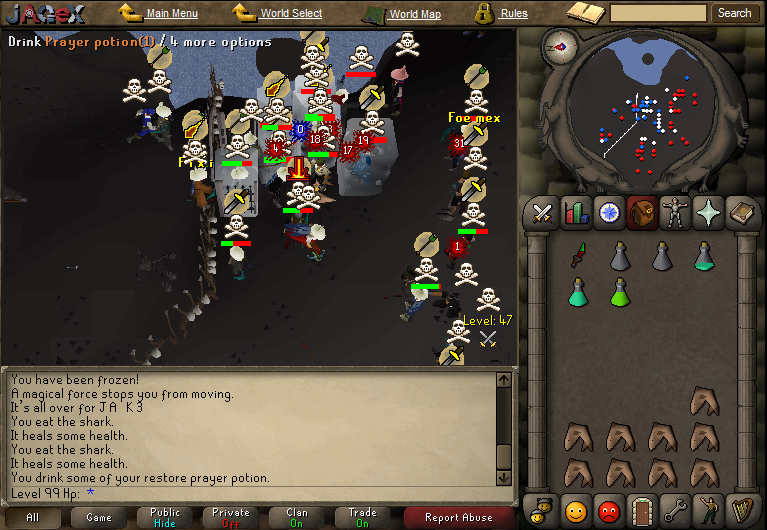The image size is (767, 530).
Task: Open the Options wrench tab
Action: pos(677,509)
